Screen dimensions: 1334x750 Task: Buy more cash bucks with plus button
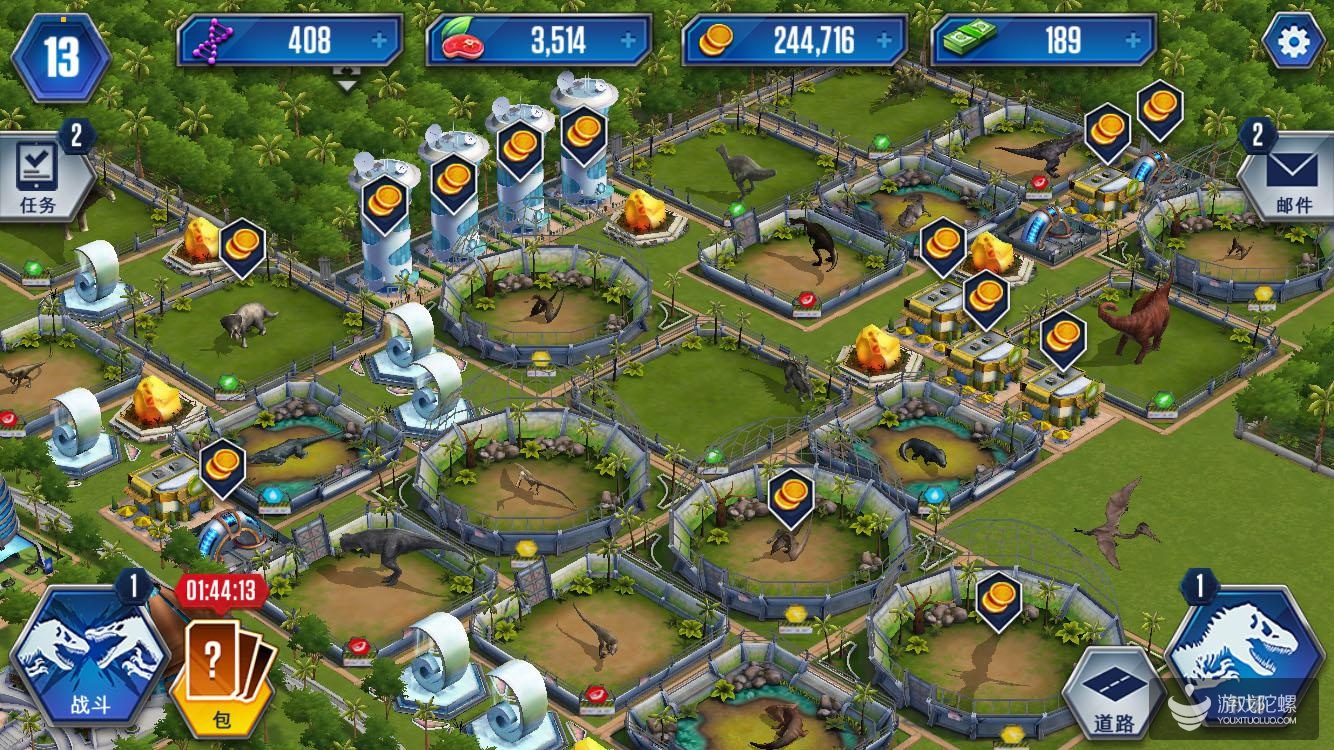click(x=1133, y=40)
